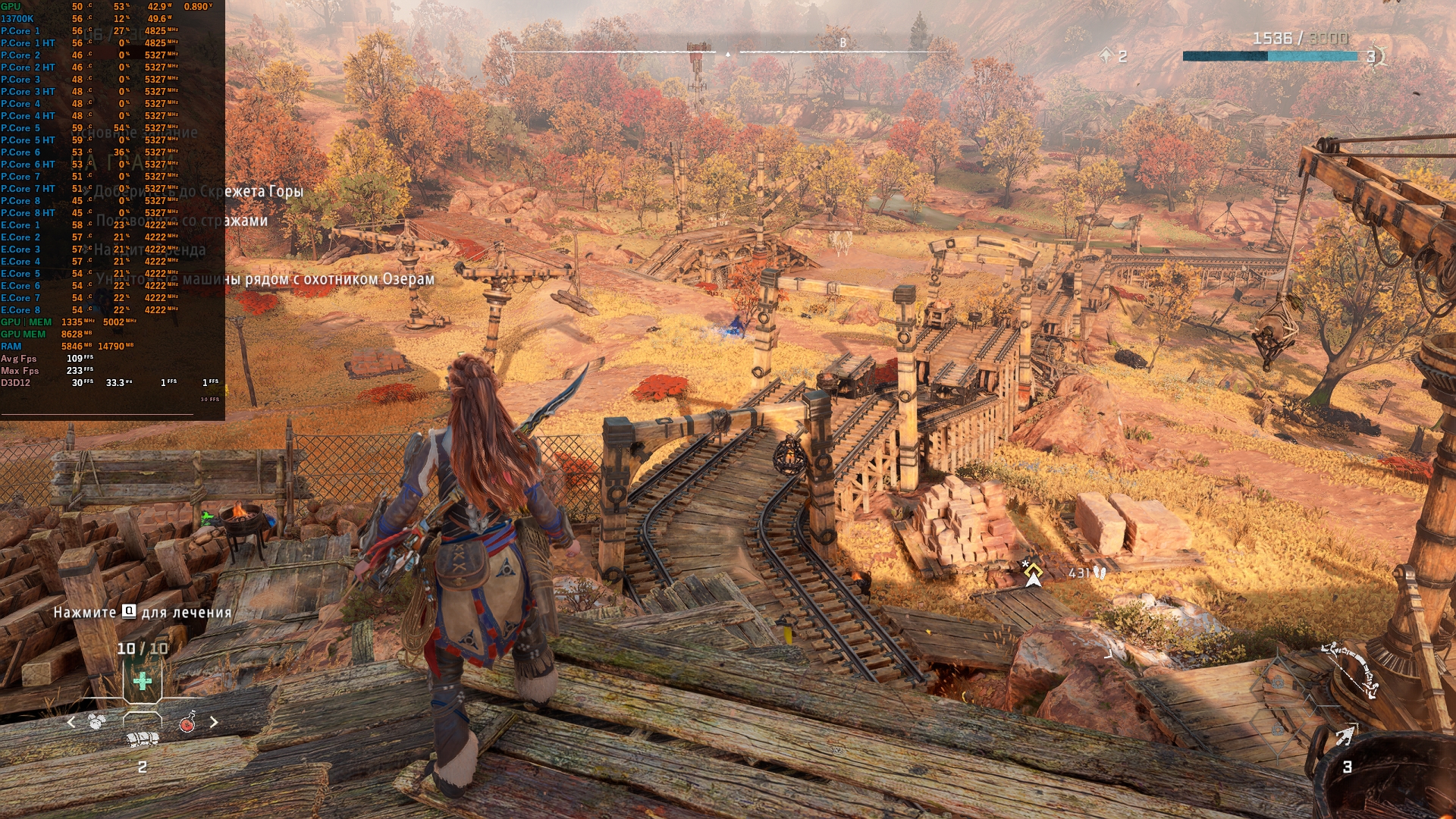The width and height of the screenshot is (1456, 819).
Task: Click the compass bar at top
Action: tap(728, 52)
